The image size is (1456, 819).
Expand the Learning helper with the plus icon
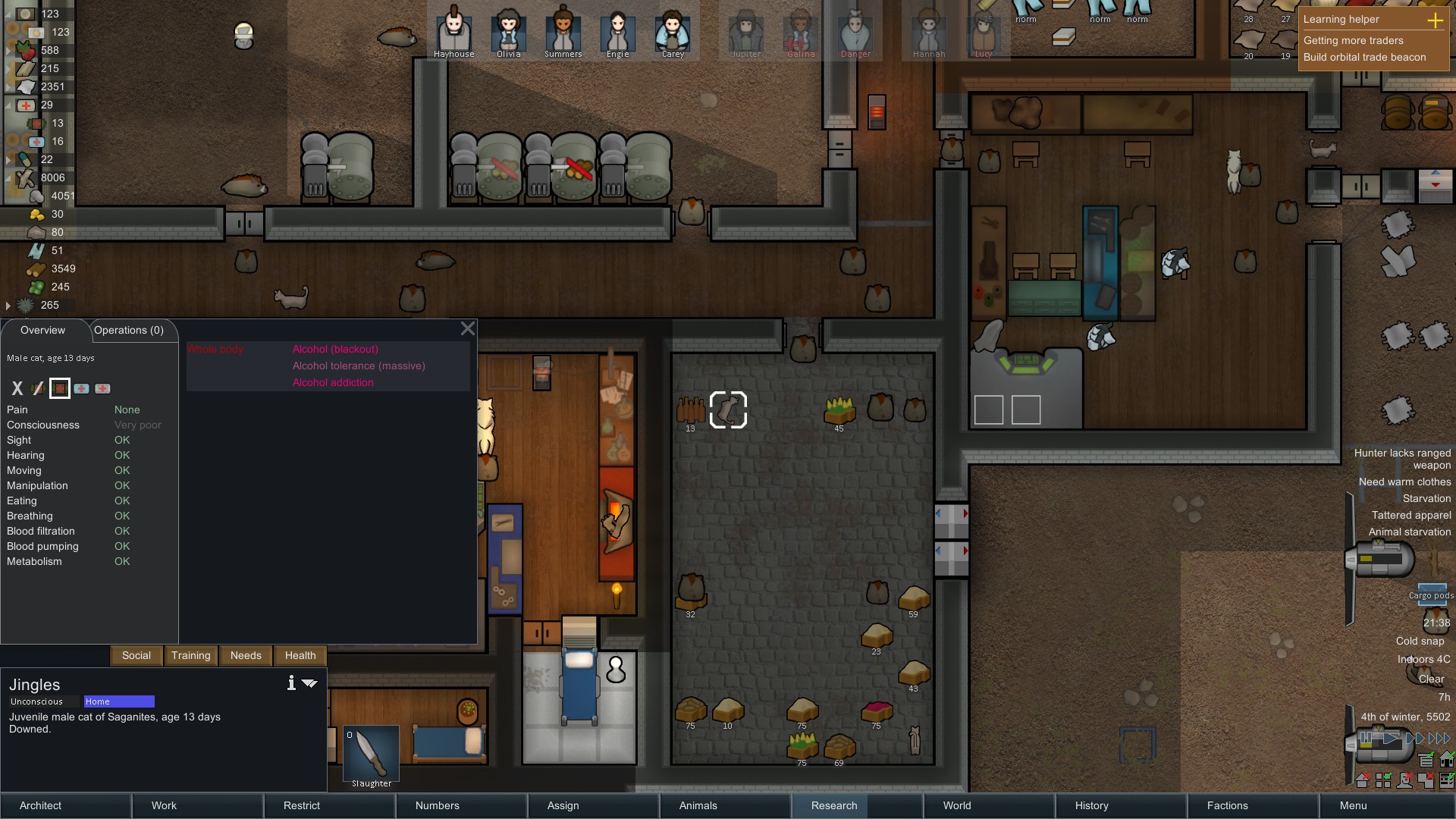click(1436, 21)
